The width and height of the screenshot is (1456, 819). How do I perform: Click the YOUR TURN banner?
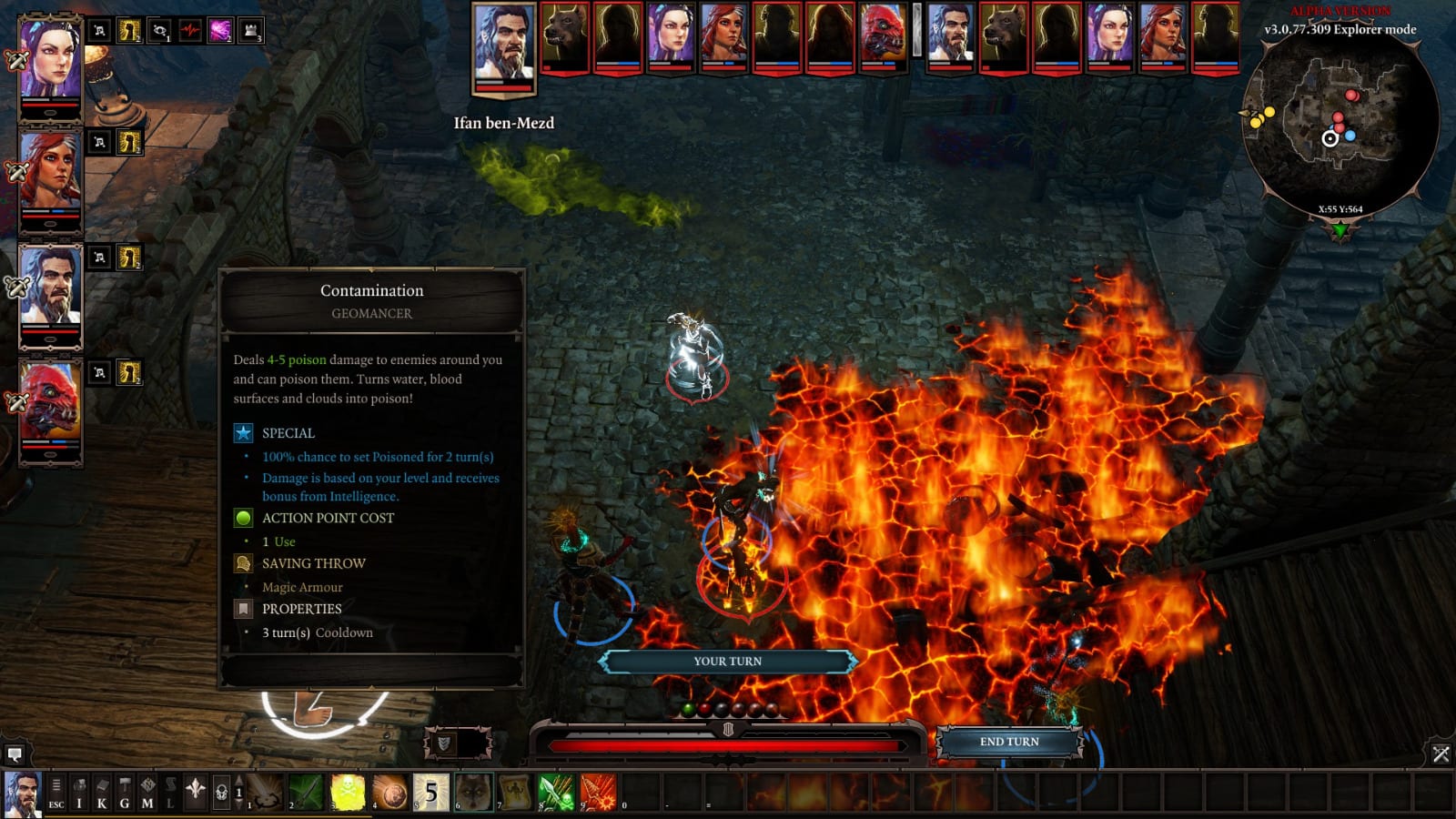pos(728,662)
